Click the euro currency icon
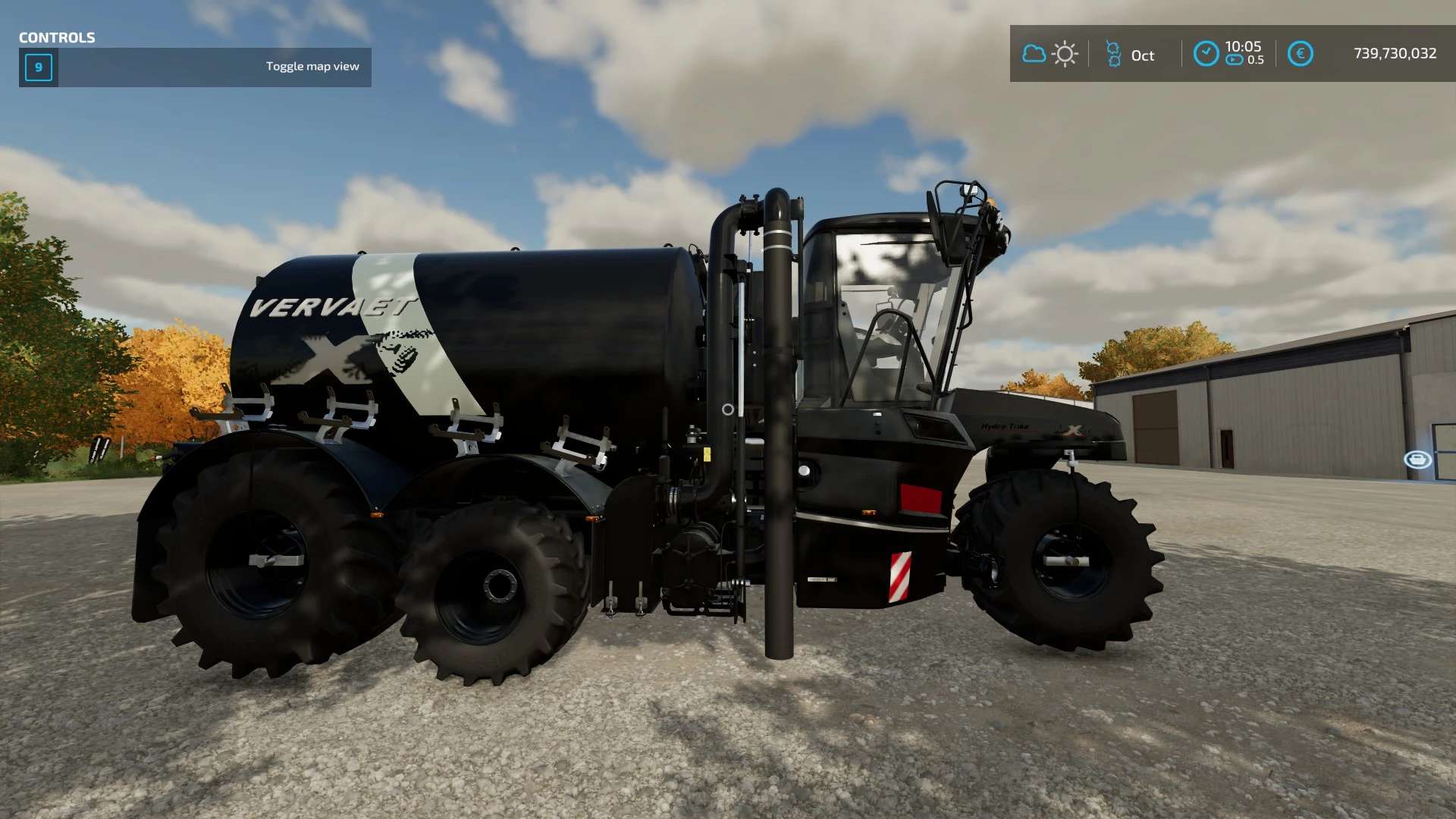The height and width of the screenshot is (819, 1456). point(1300,54)
